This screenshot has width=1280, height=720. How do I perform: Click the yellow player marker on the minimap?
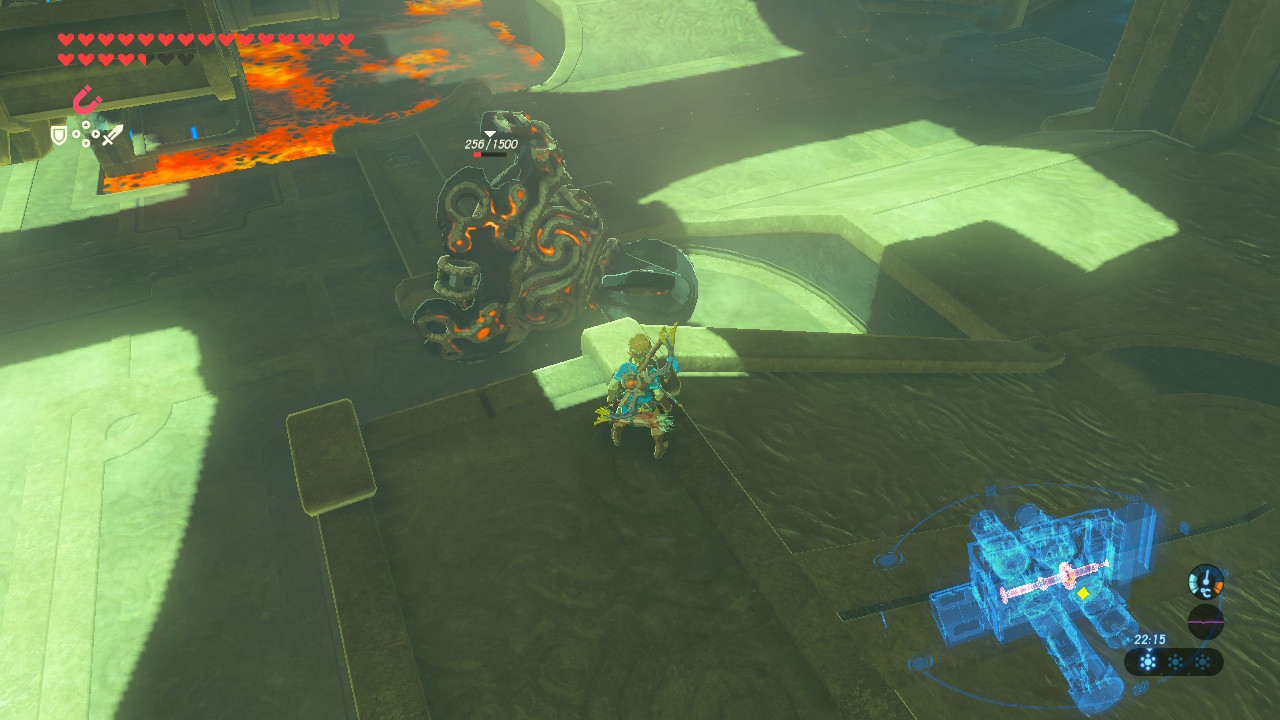point(1082,593)
